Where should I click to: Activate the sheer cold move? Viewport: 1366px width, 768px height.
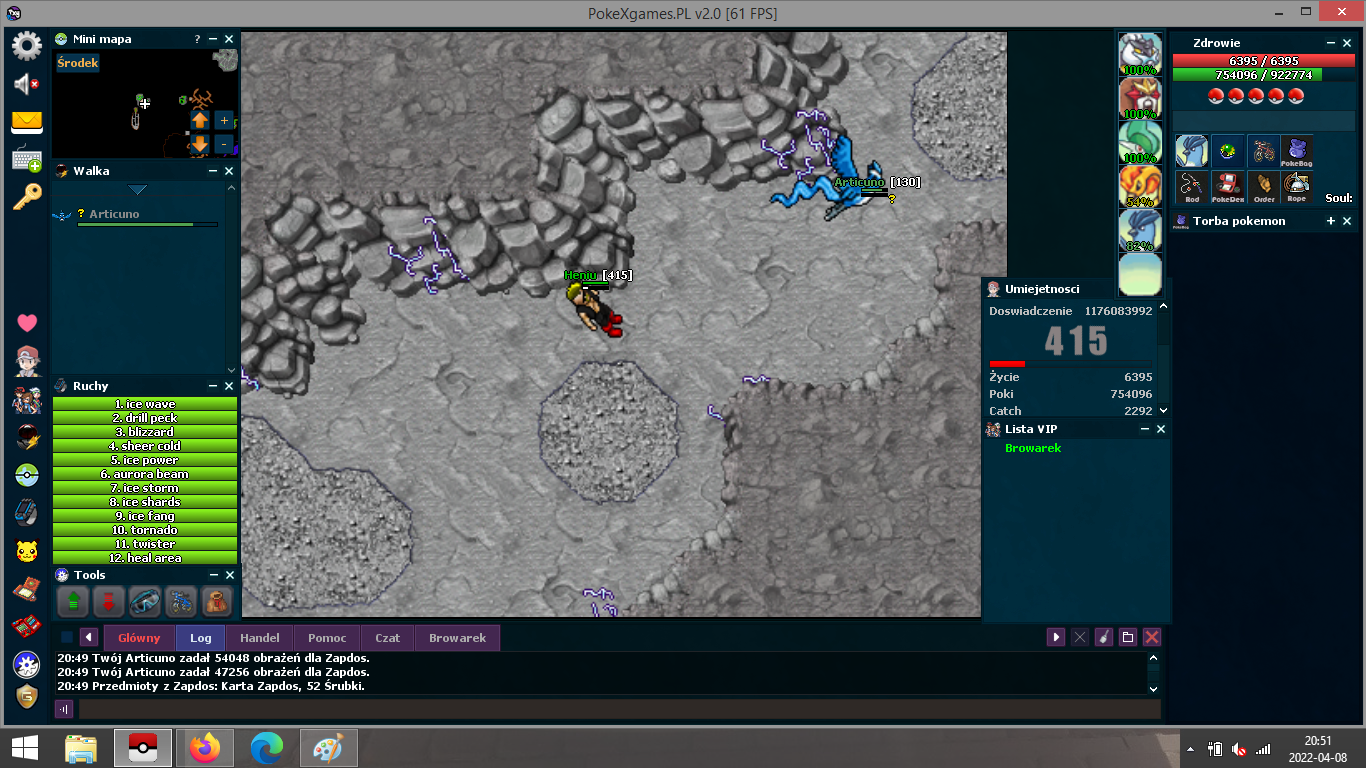(145, 446)
